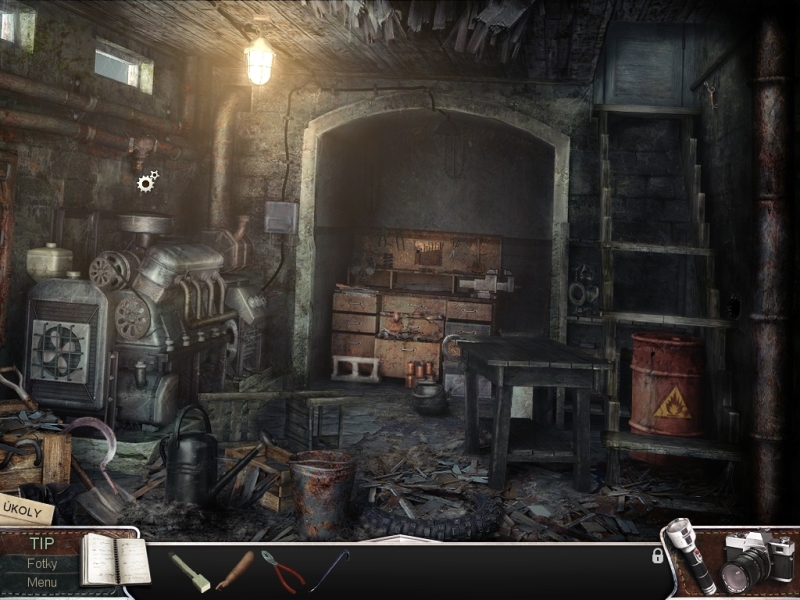Select the red-handled pliers item
800x600 pixels.
pyautogui.click(x=283, y=571)
